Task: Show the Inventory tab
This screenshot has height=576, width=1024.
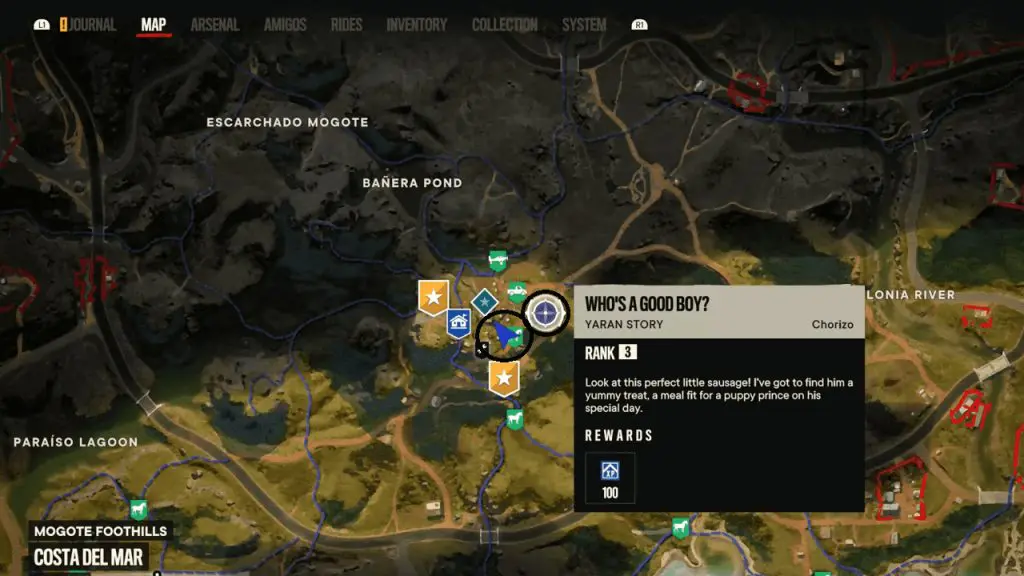Action: click(416, 24)
